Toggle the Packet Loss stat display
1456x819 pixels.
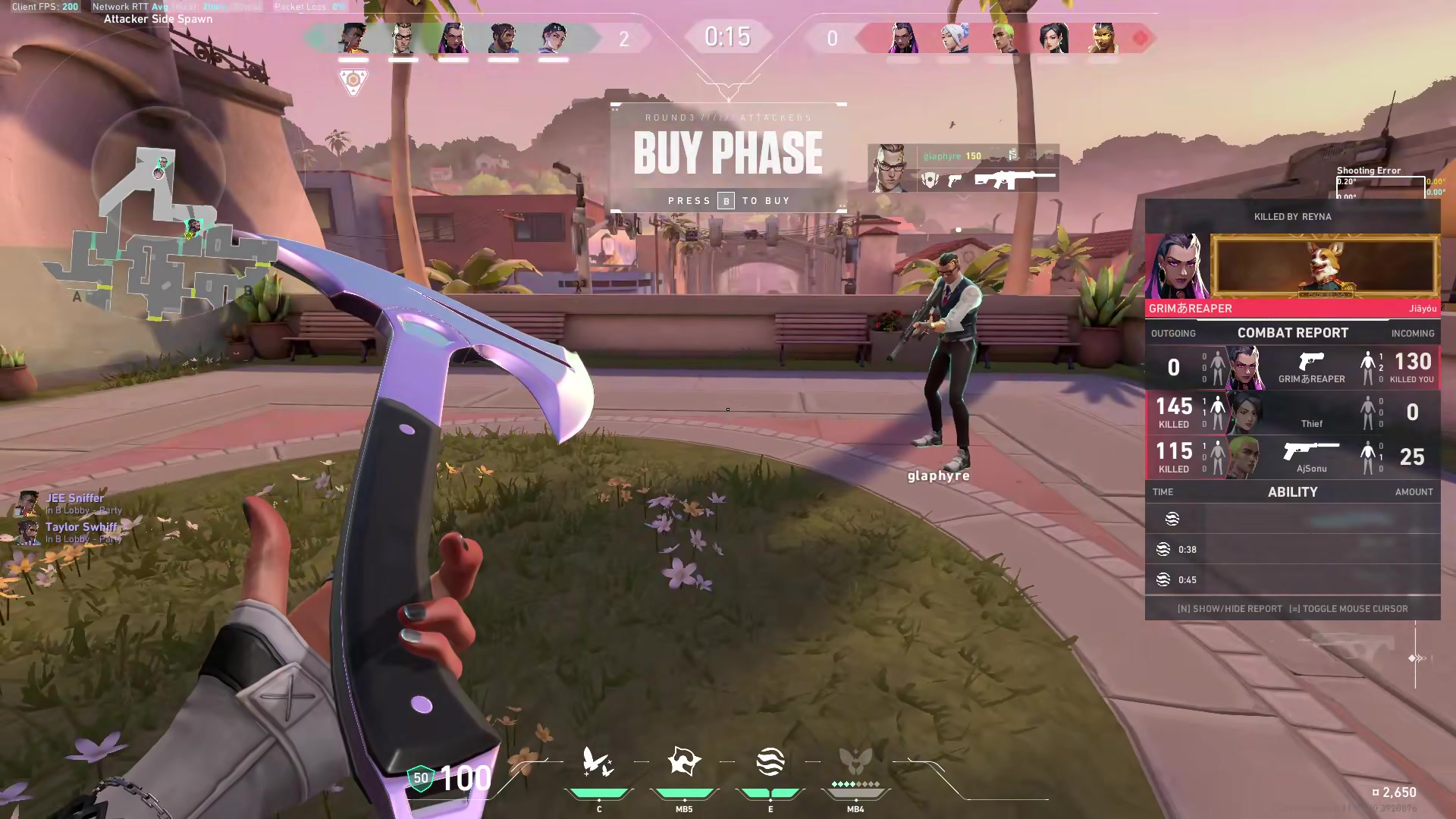[x=306, y=6]
